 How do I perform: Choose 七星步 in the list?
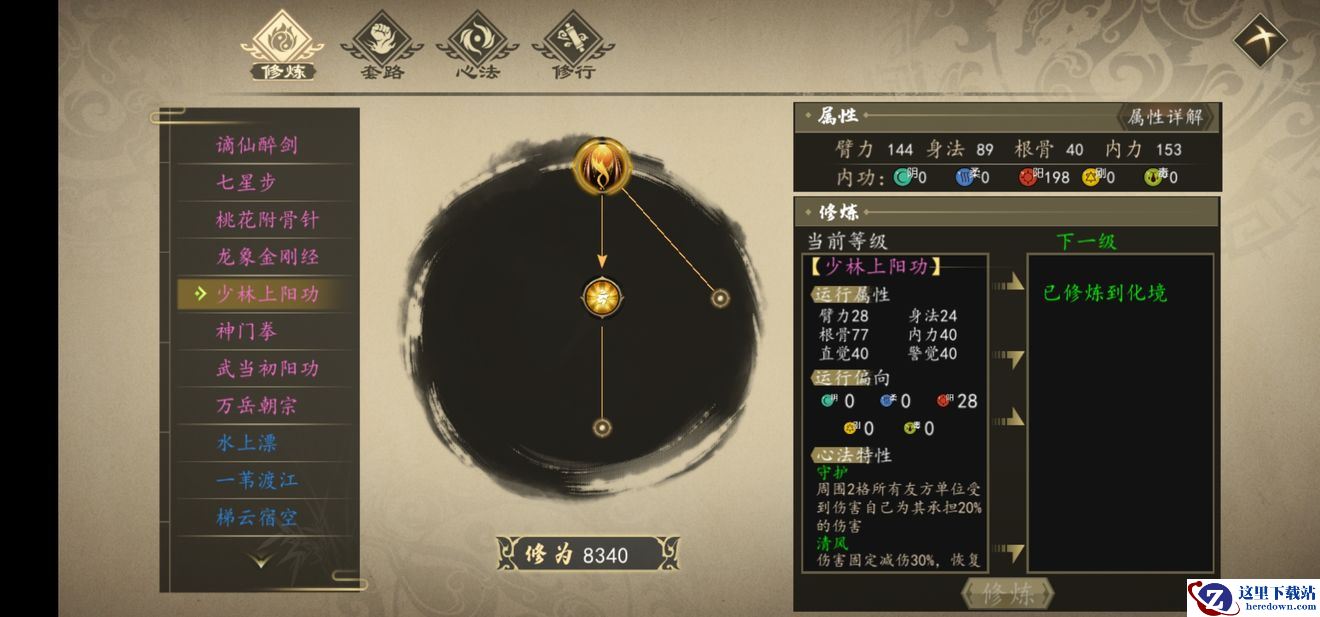click(246, 182)
